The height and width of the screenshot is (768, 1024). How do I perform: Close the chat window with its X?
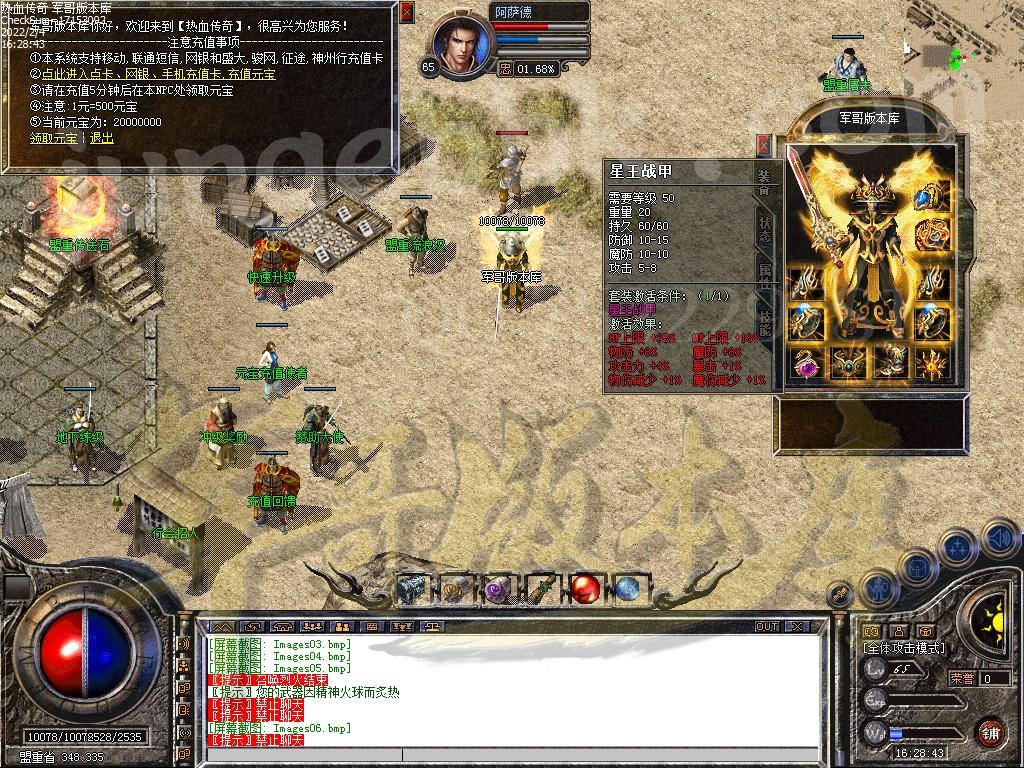pos(797,626)
